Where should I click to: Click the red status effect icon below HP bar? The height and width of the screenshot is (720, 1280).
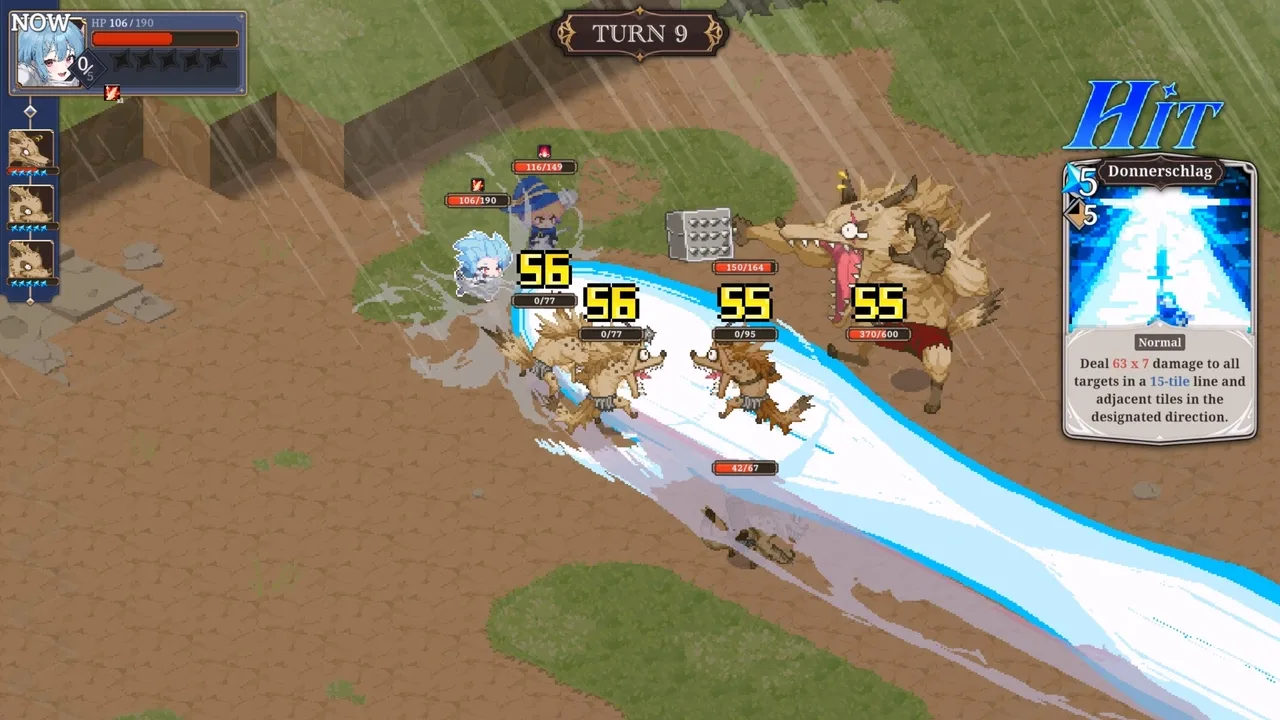click(x=112, y=93)
